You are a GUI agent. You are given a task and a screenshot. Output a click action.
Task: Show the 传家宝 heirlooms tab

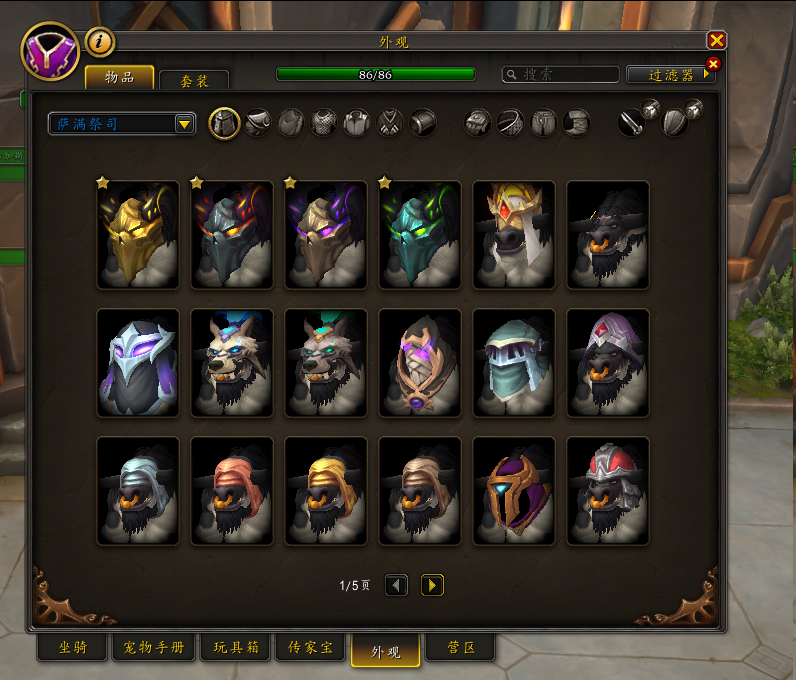311,649
